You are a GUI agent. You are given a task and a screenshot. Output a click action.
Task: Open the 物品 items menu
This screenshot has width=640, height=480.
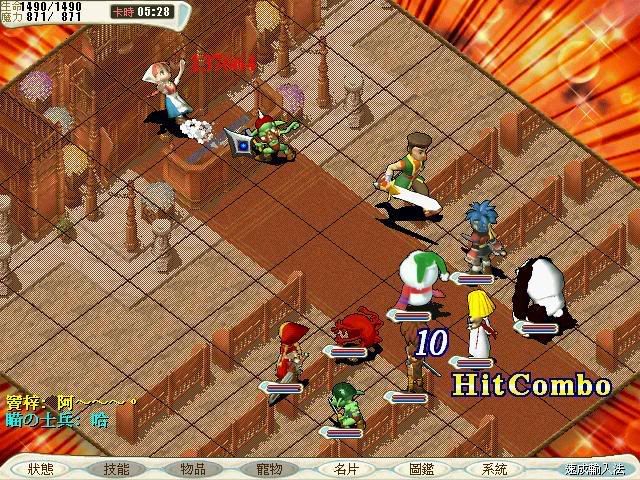(193, 468)
